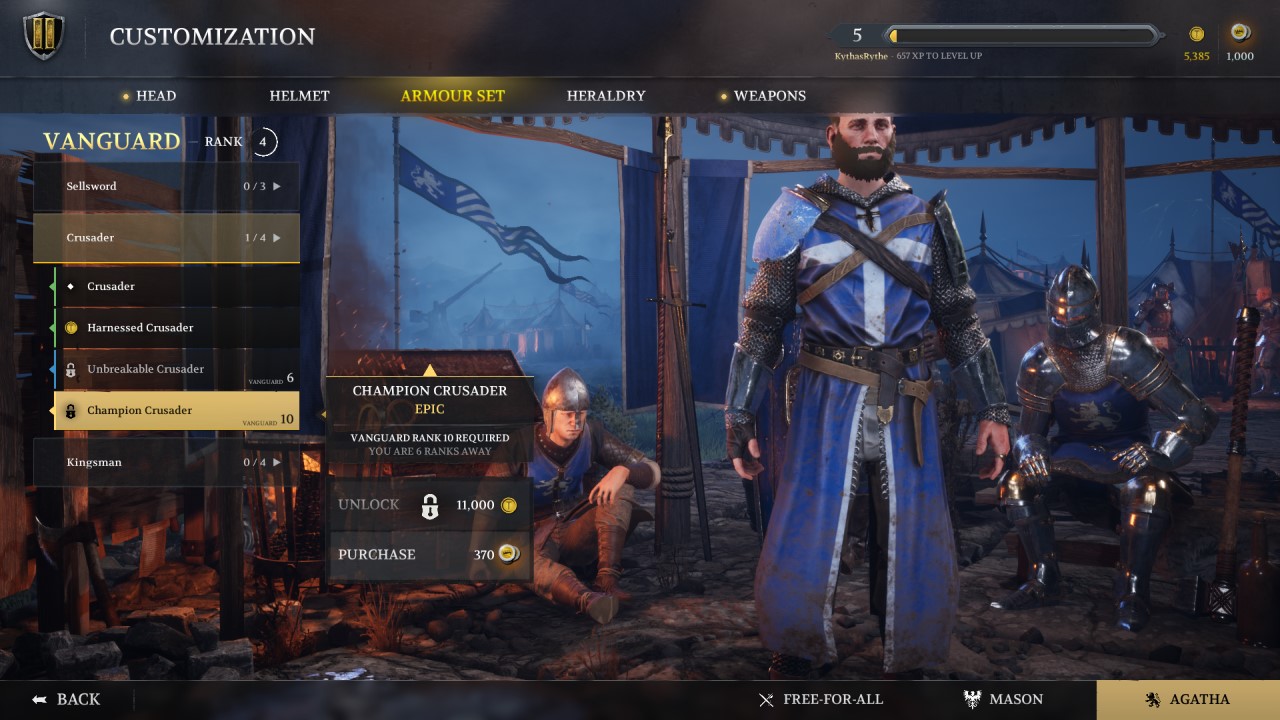
Task: Expand the Kingsman armour category
Action: click(x=166, y=461)
